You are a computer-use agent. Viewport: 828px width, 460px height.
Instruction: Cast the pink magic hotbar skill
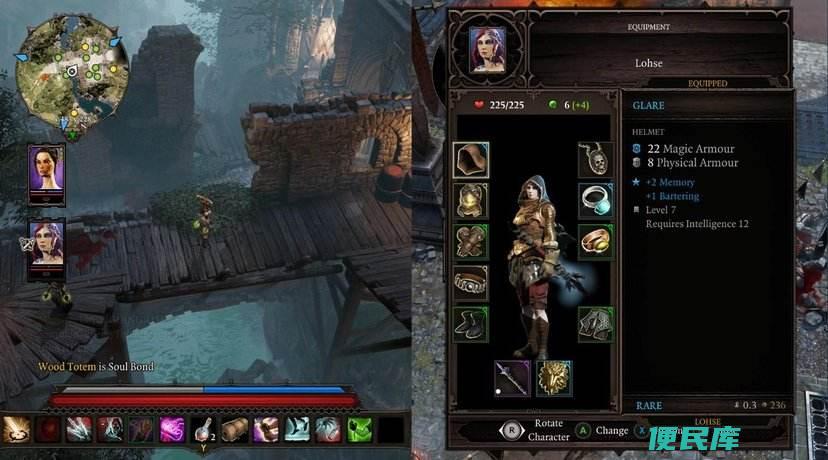tap(172, 430)
